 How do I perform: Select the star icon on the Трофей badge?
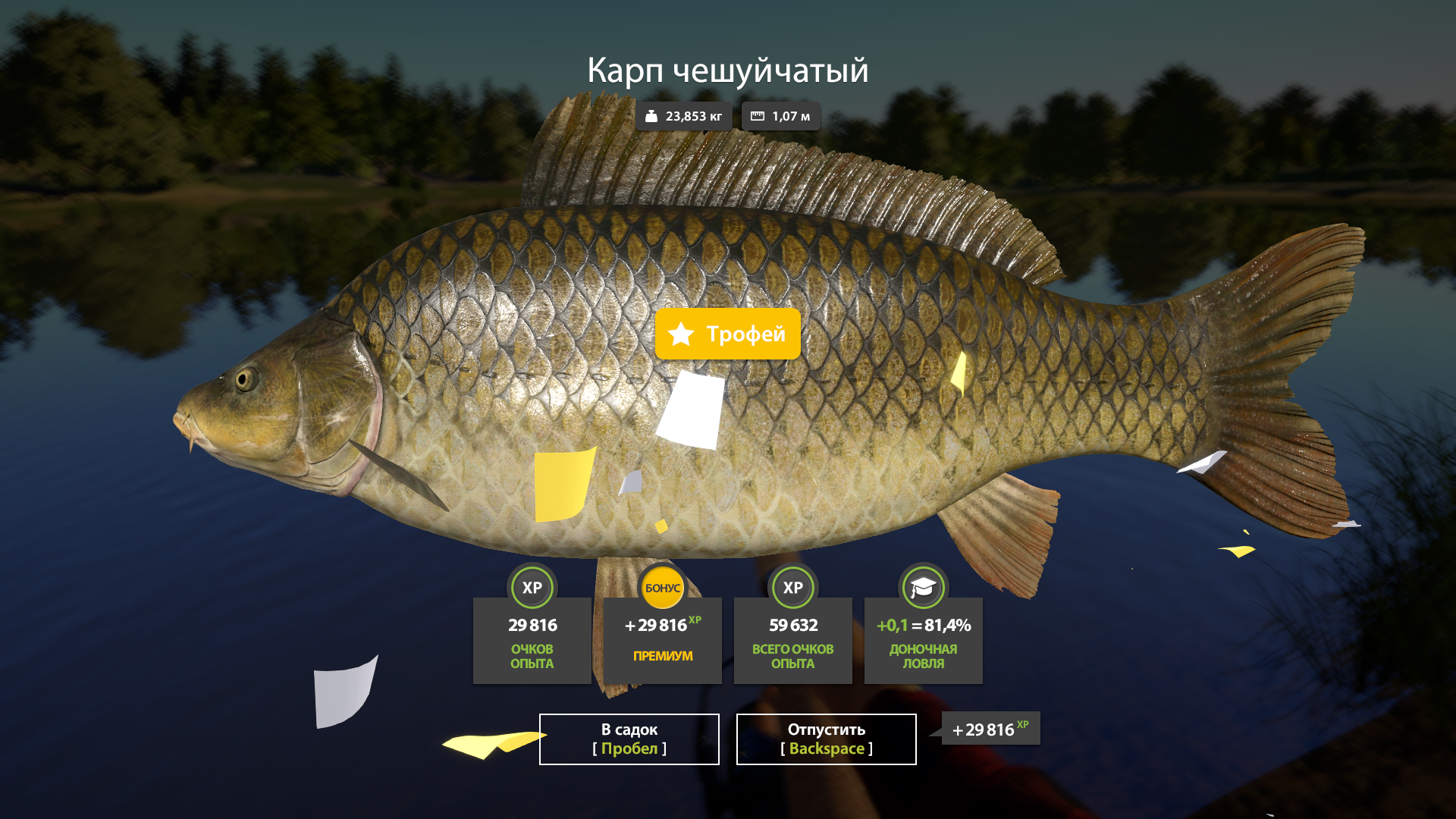click(x=681, y=333)
